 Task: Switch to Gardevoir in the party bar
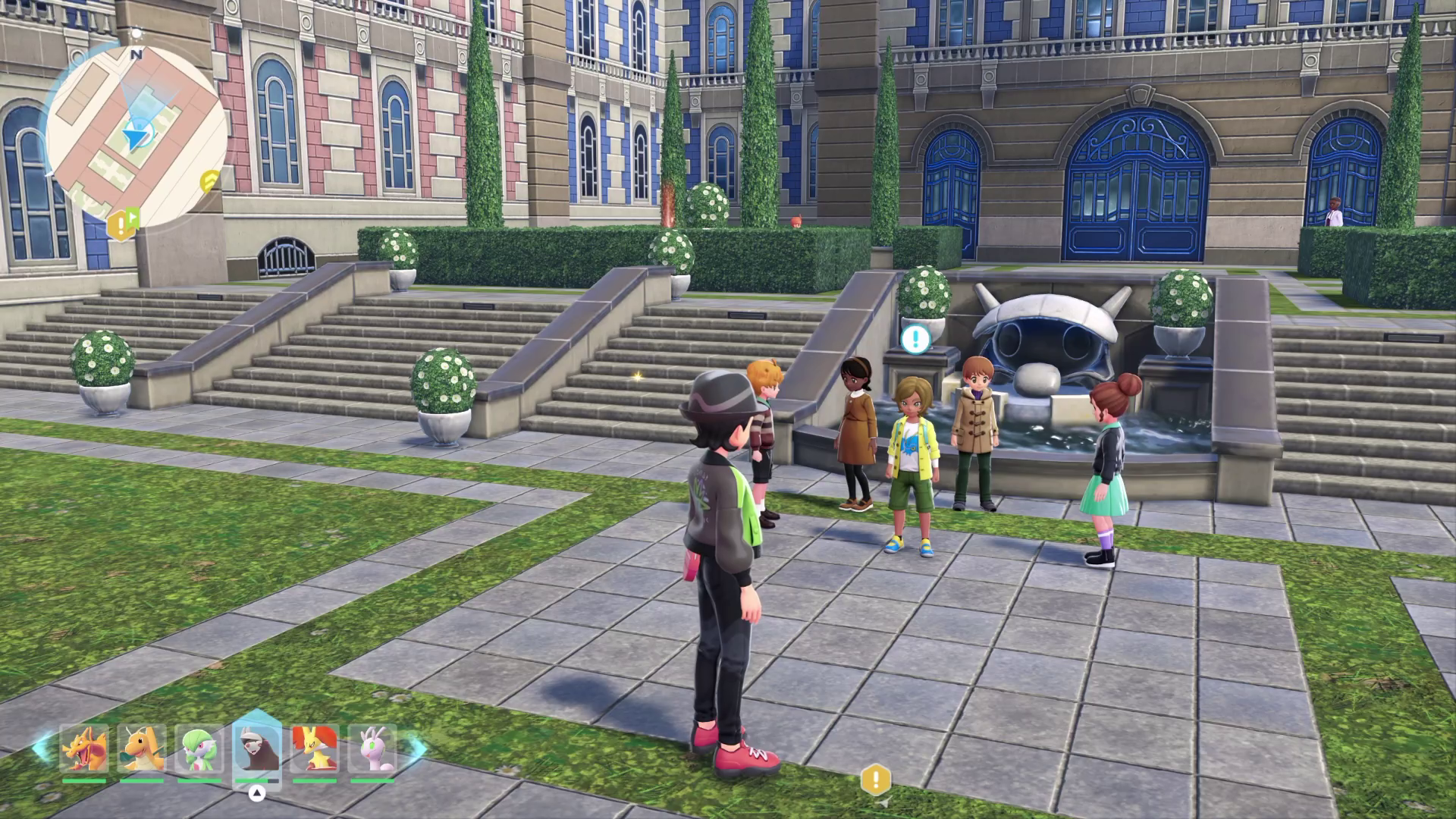click(x=199, y=749)
